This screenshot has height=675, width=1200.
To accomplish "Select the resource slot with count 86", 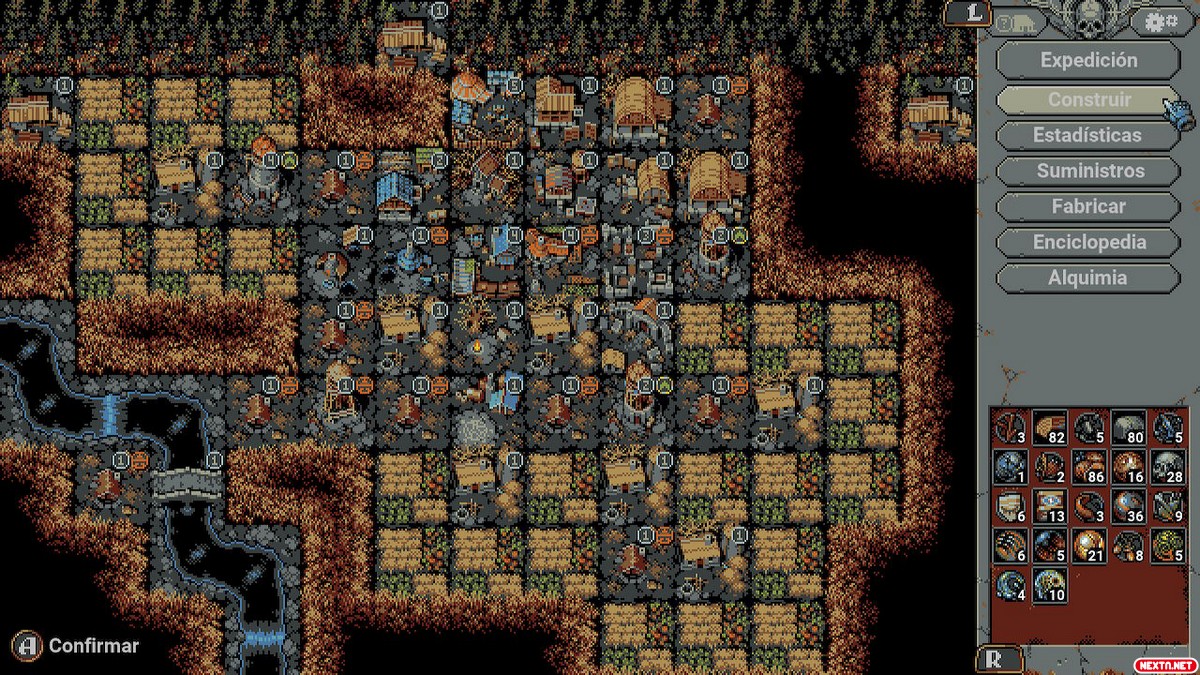I will pyautogui.click(x=1088, y=466).
